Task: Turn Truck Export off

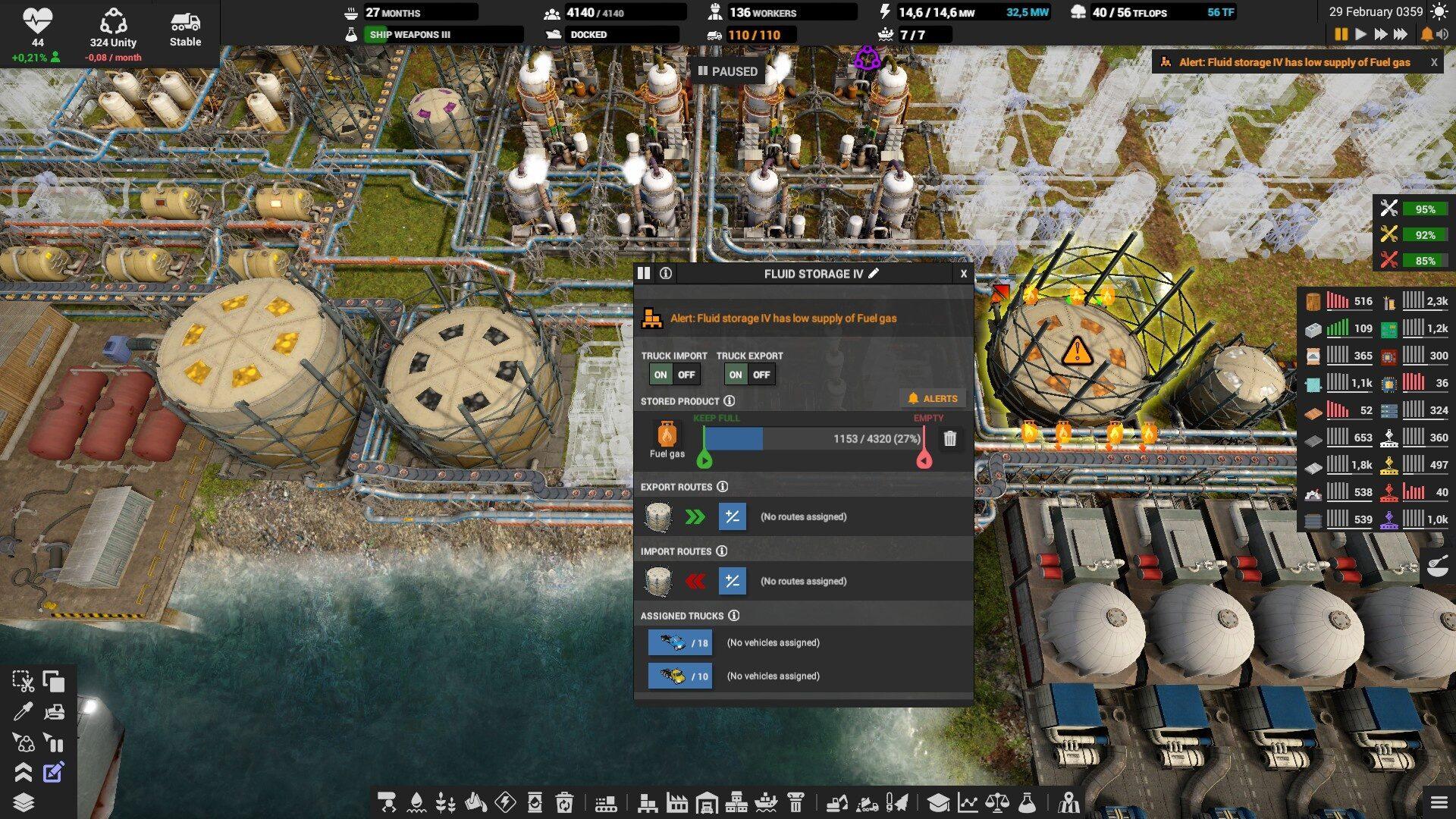Action: tap(761, 375)
